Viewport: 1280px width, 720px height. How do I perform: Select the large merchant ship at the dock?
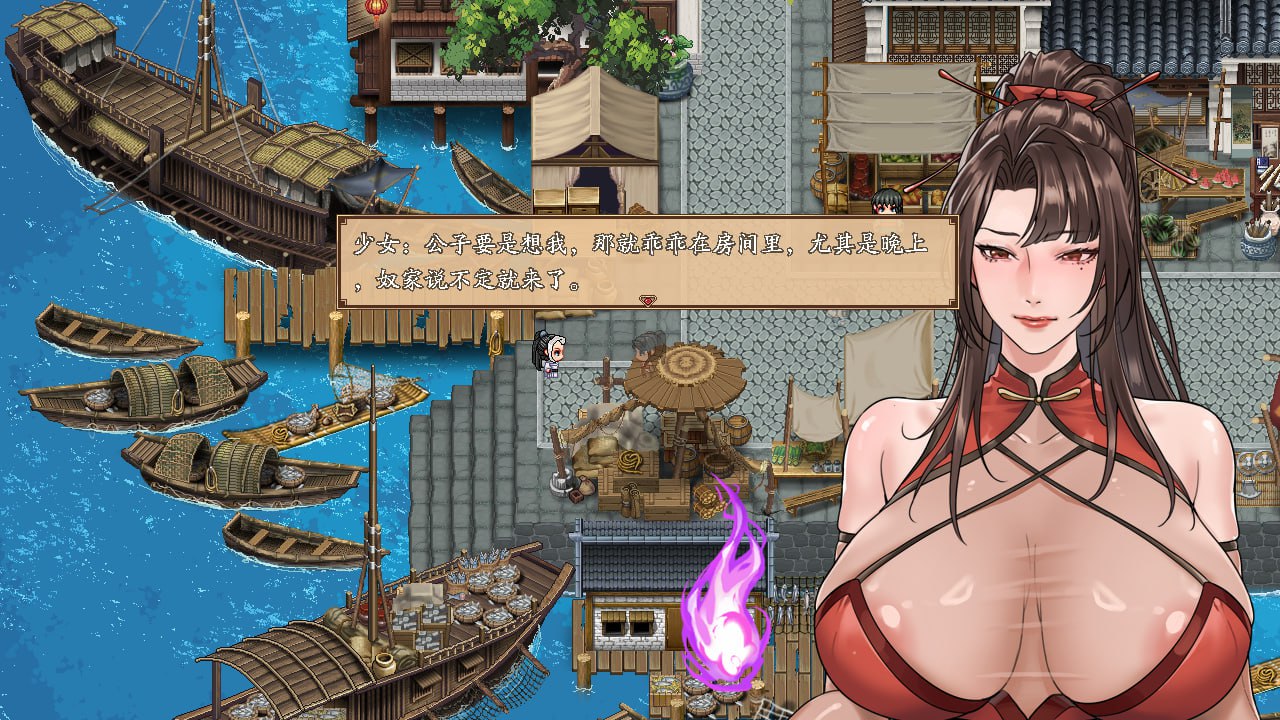[180, 130]
